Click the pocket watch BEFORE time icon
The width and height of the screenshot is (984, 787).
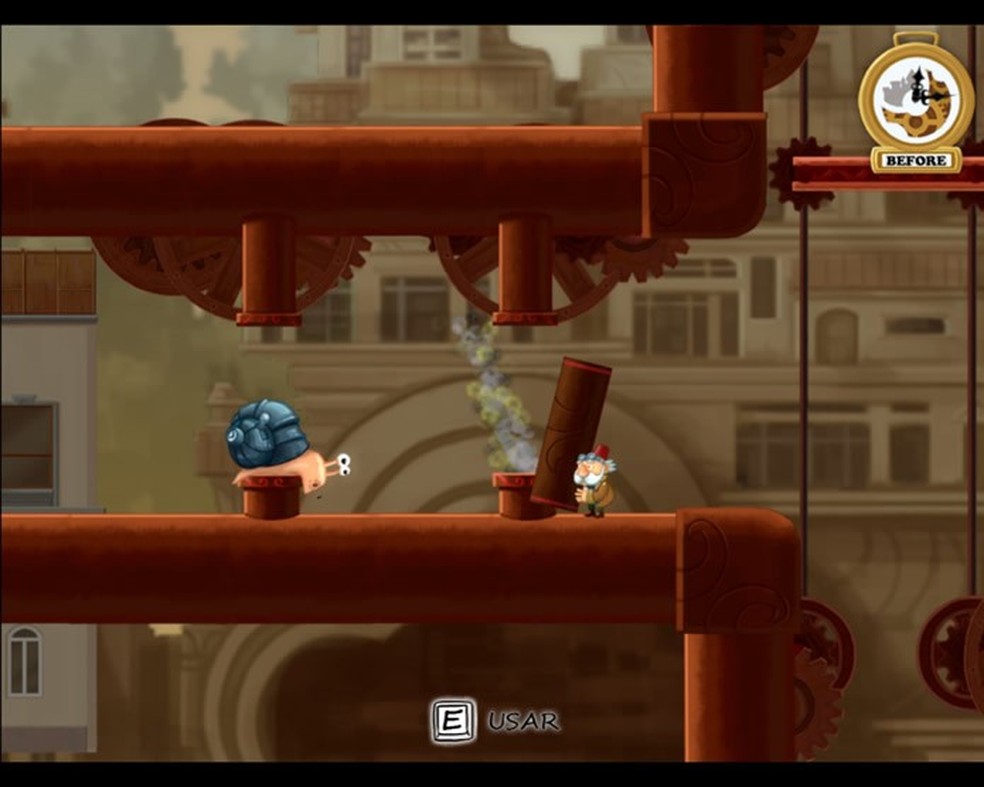click(915, 102)
